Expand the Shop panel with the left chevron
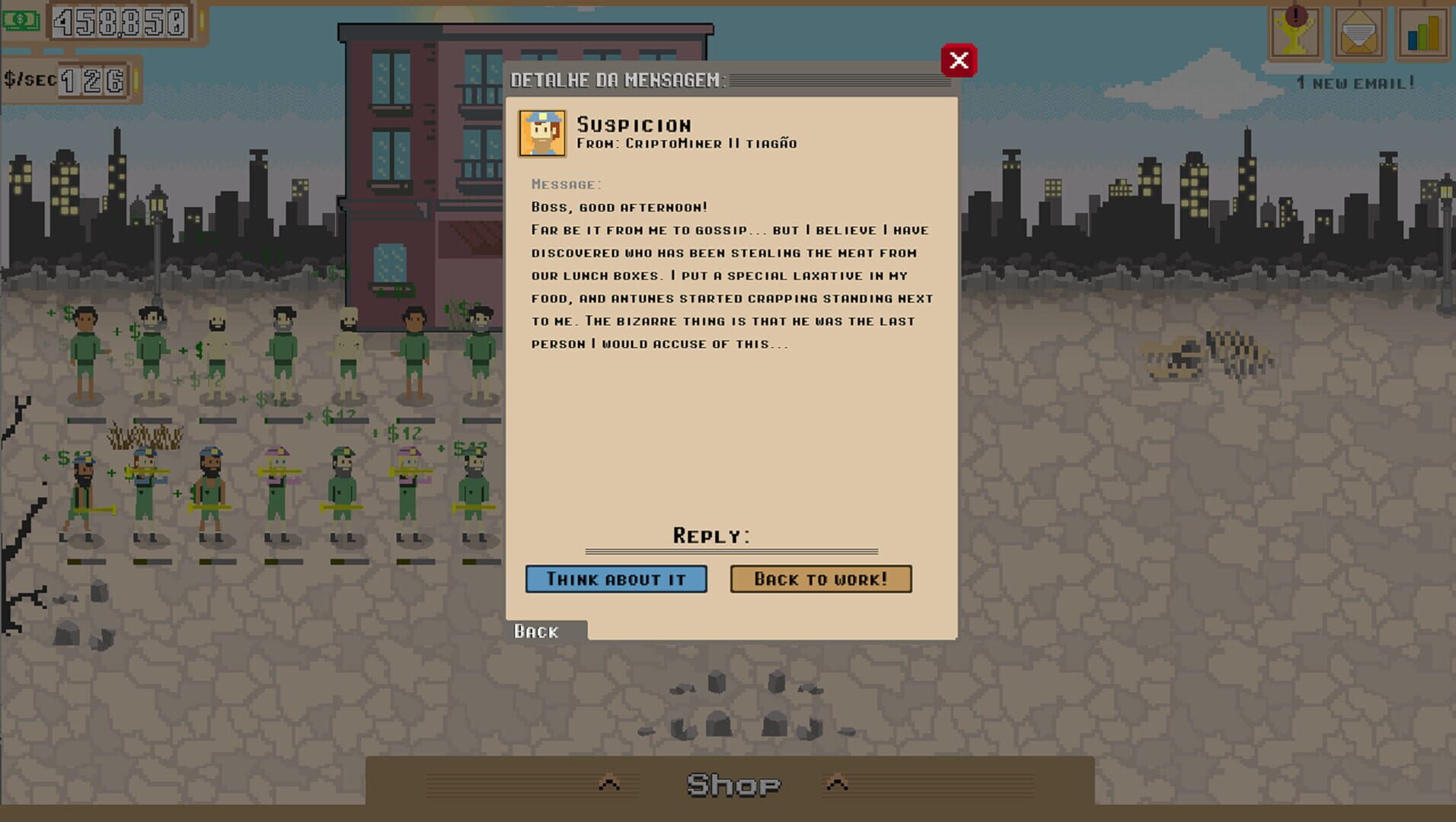 coord(608,781)
